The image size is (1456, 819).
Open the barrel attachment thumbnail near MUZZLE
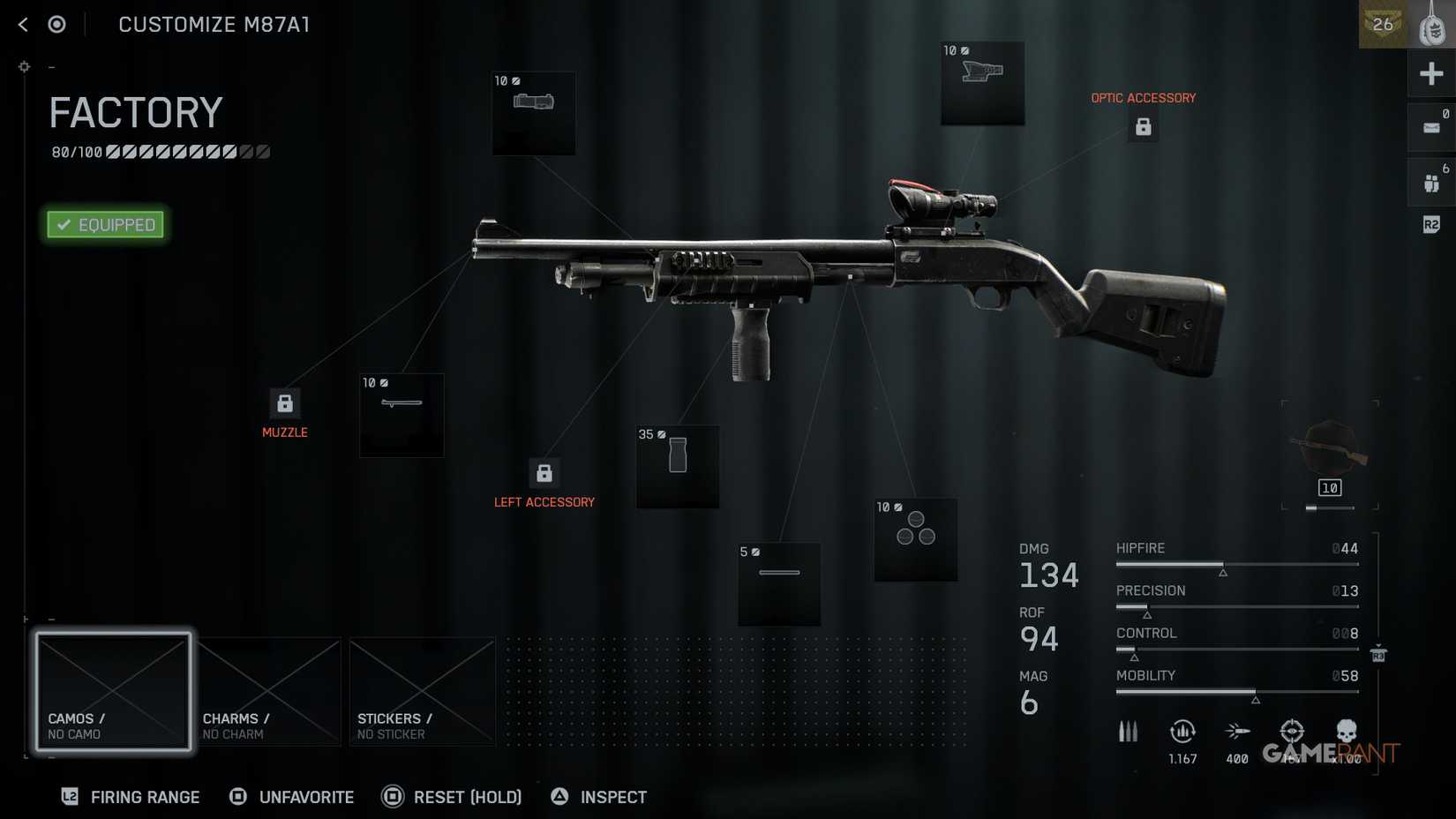pos(401,415)
